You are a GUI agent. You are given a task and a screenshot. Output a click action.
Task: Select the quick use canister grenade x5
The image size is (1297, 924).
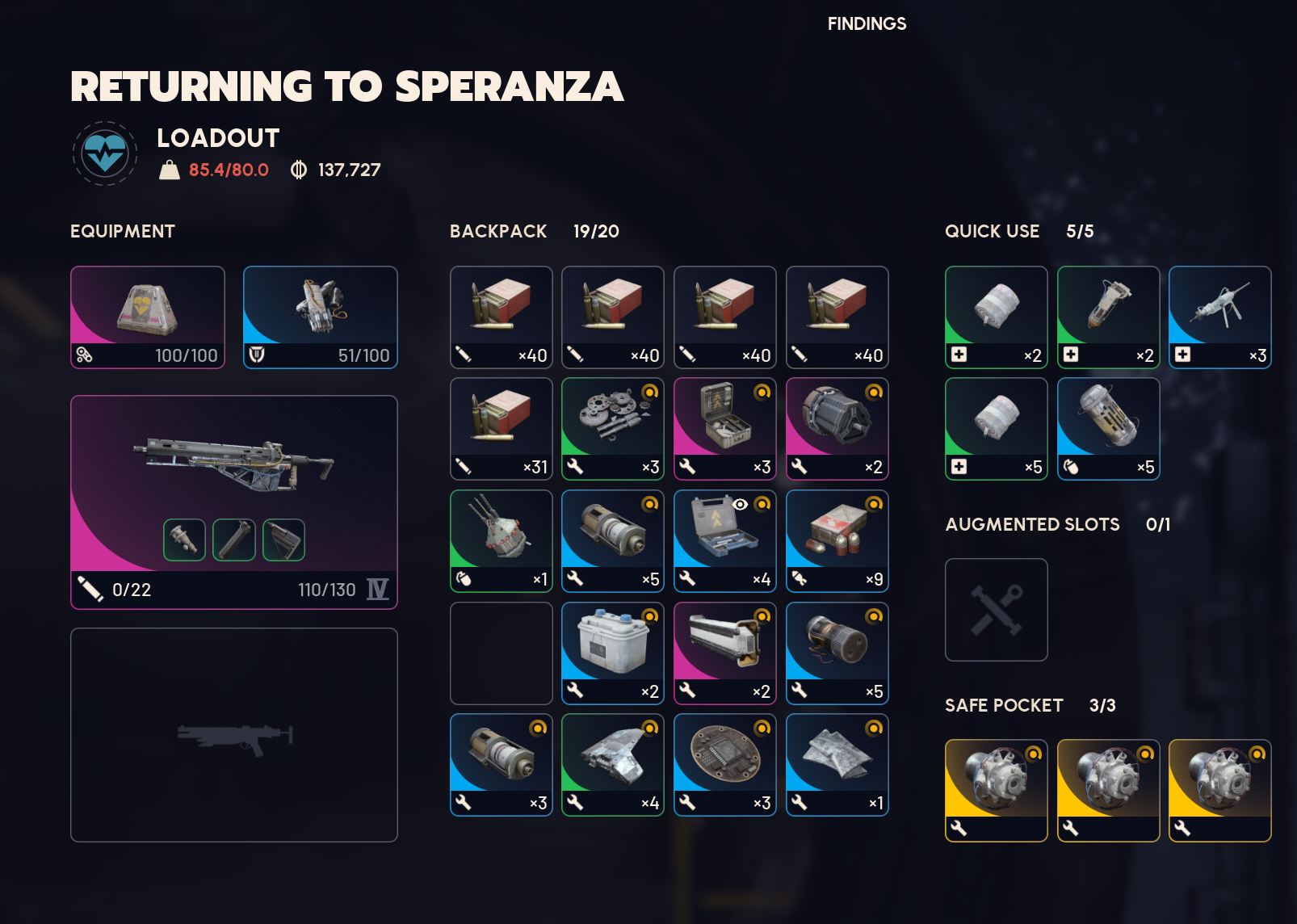pos(1109,429)
